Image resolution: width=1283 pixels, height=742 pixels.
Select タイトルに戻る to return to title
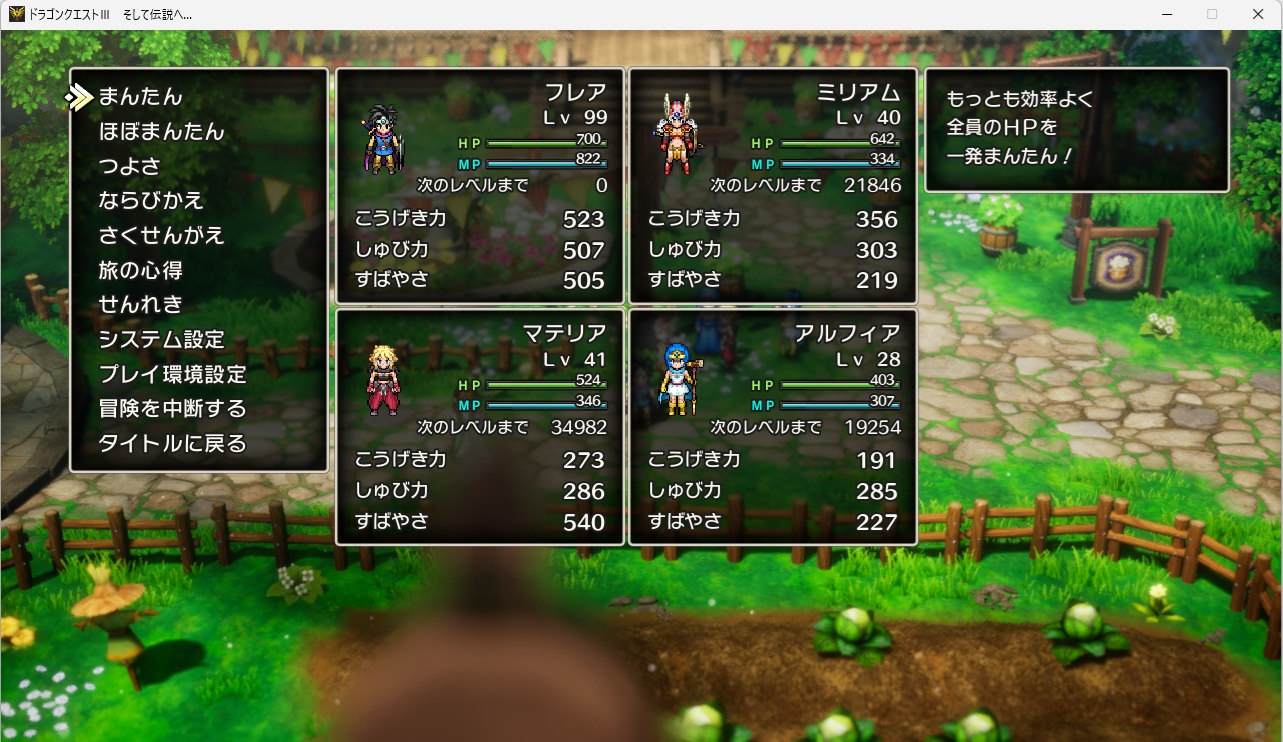click(x=172, y=444)
